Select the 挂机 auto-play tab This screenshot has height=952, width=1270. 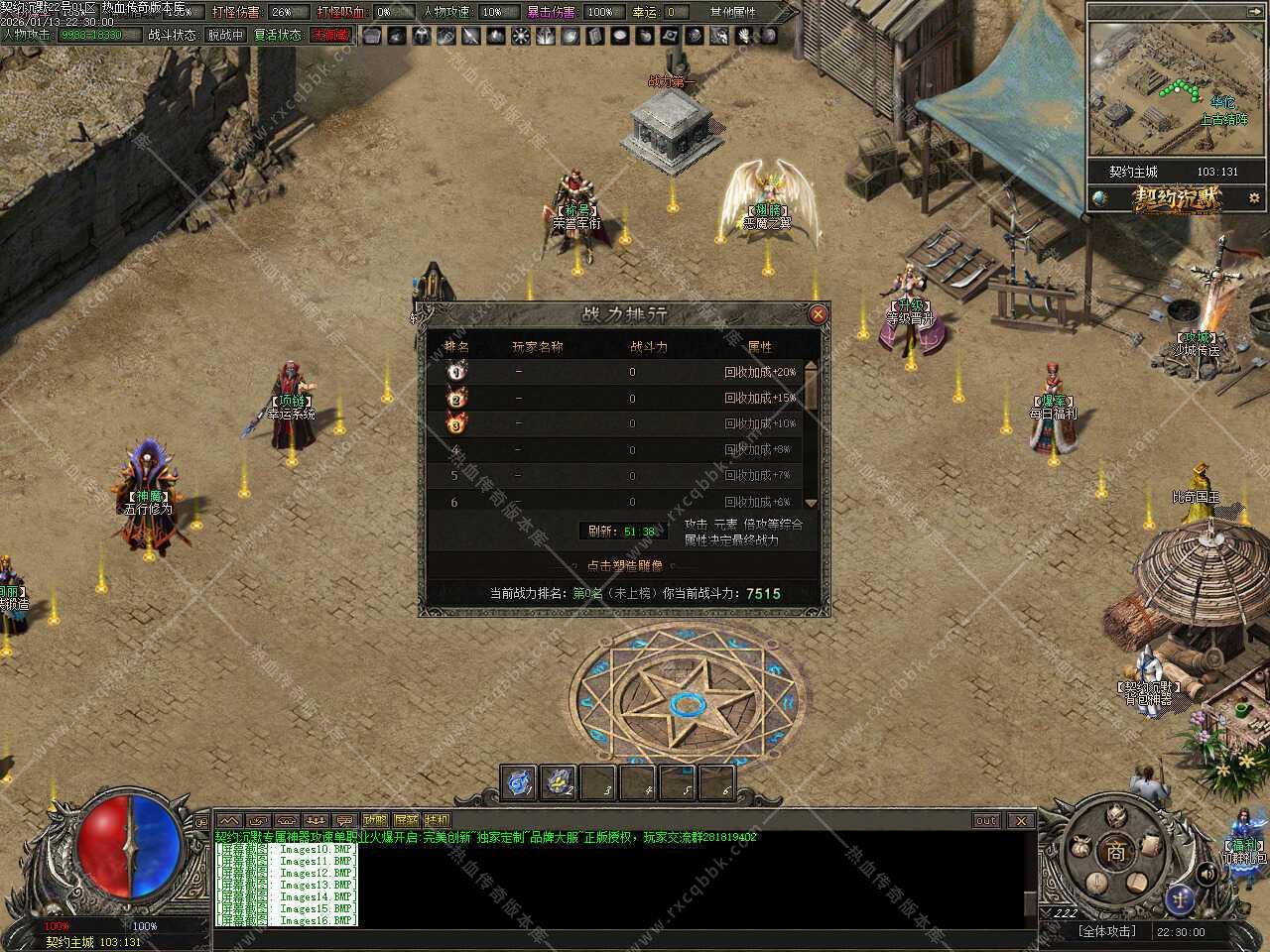pos(437,820)
